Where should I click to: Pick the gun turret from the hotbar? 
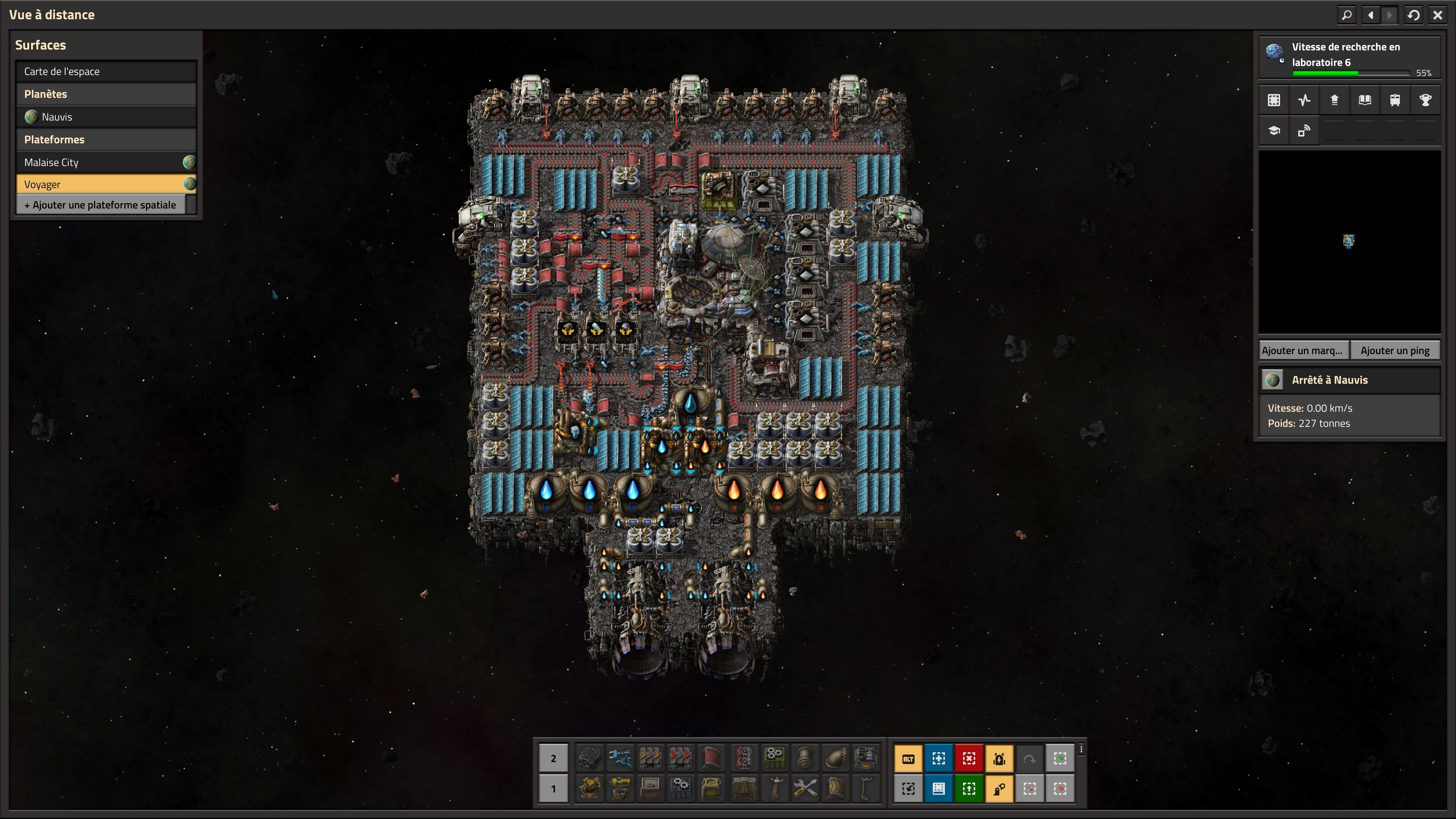point(590,789)
